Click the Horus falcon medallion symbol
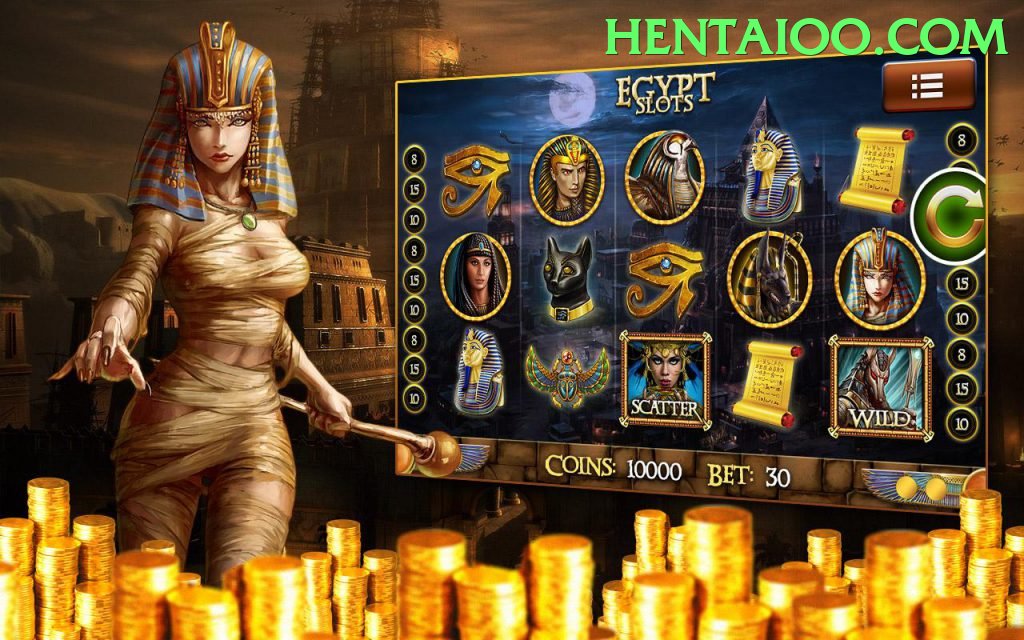The image size is (1024, 640). click(x=665, y=178)
